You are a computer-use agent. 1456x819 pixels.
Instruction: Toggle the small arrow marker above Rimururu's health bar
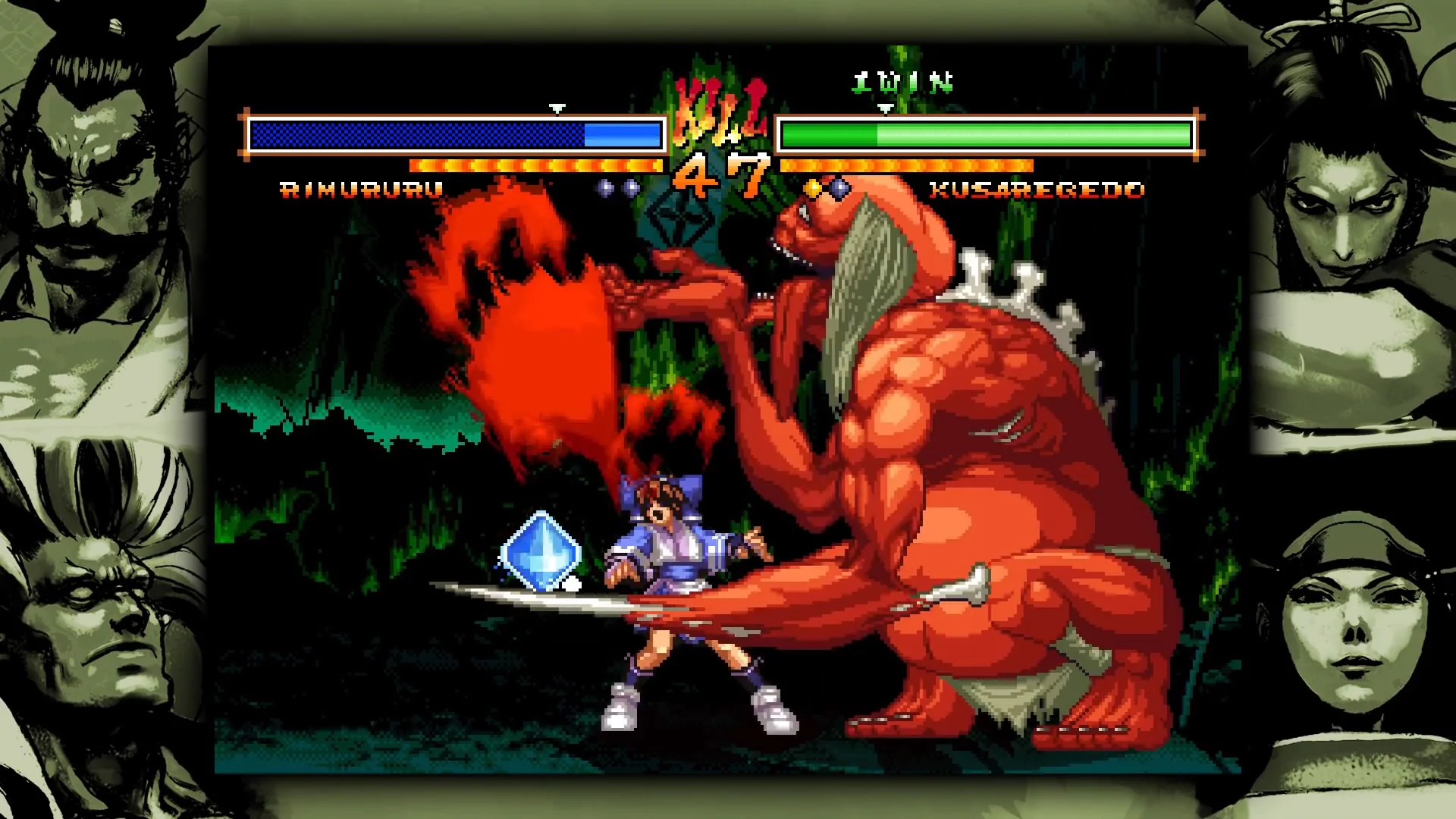[x=559, y=107]
